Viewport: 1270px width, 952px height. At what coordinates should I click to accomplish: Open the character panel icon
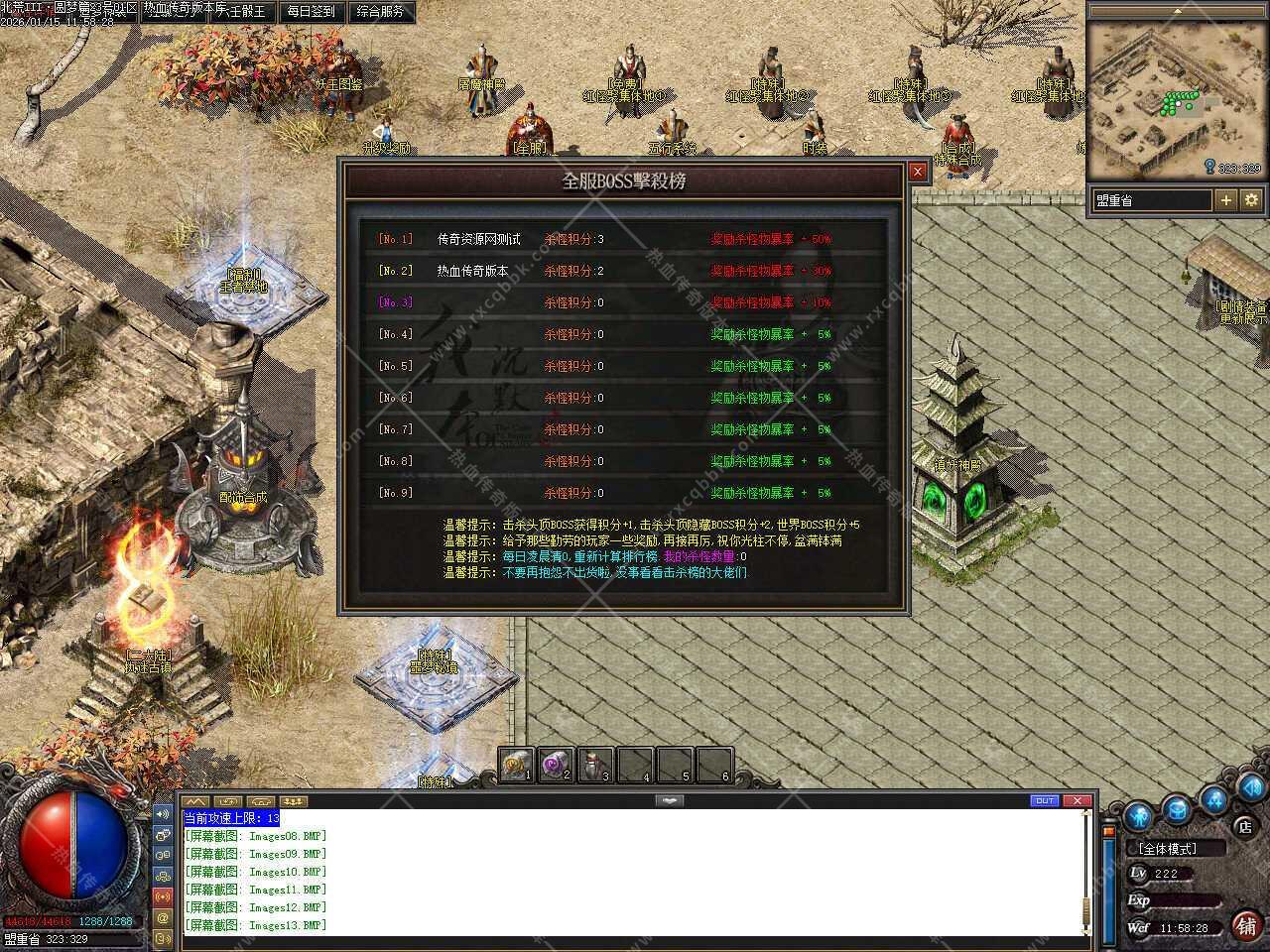coord(1138,816)
